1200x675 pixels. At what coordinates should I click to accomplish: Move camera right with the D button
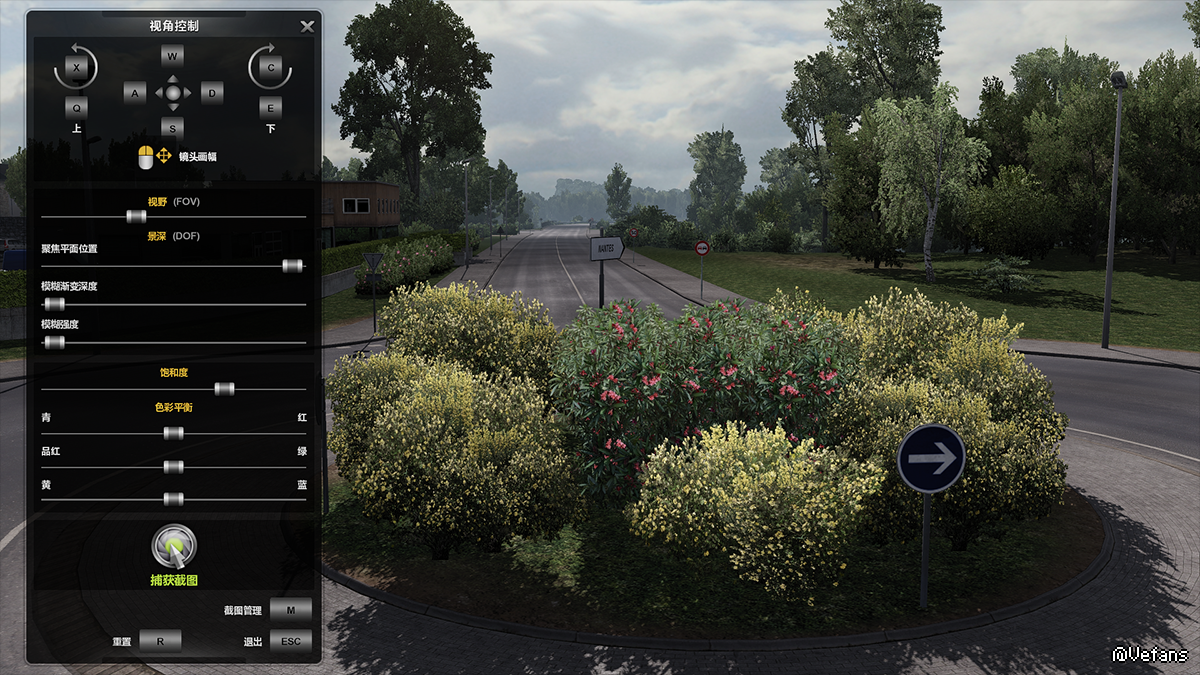click(x=211, y=93)
